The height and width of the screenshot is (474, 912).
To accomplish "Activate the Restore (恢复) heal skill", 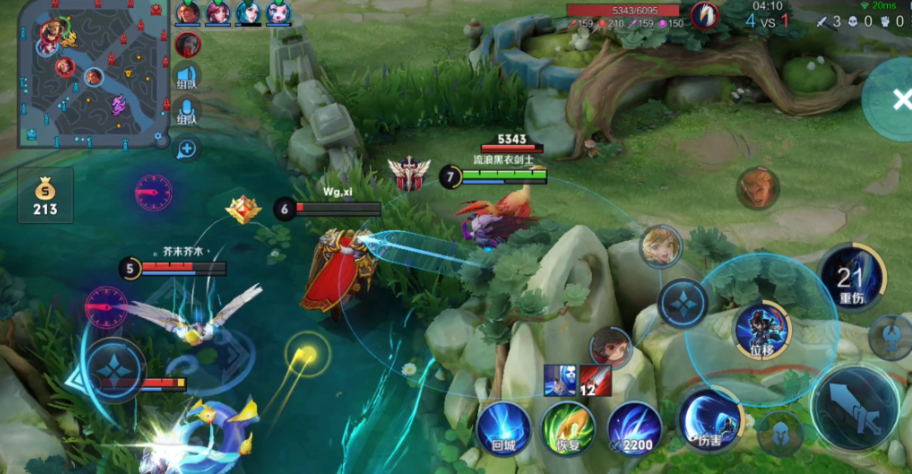I will pyautogui.click(x=569, y=427).
